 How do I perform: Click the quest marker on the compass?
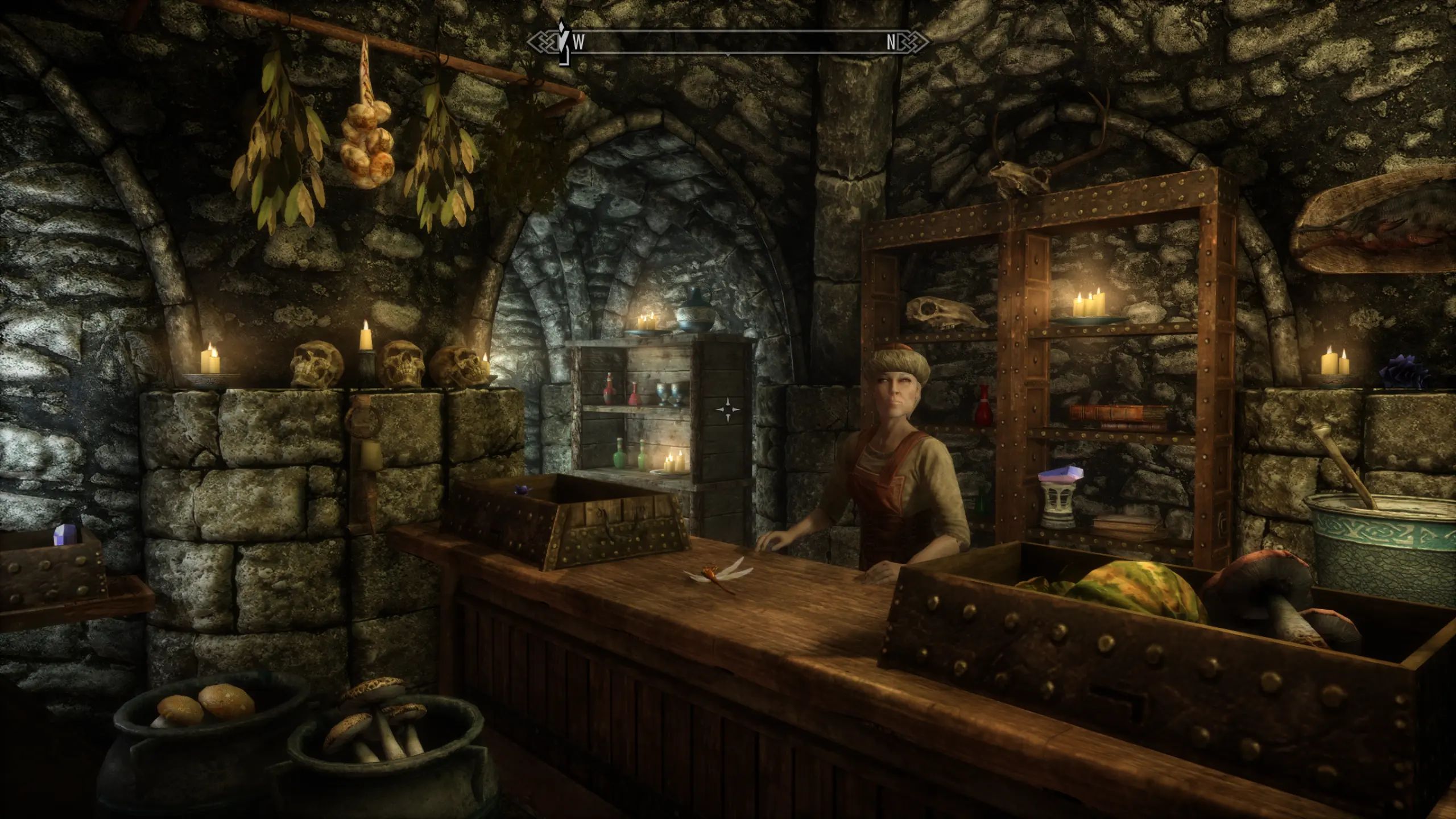coord(563,41)
